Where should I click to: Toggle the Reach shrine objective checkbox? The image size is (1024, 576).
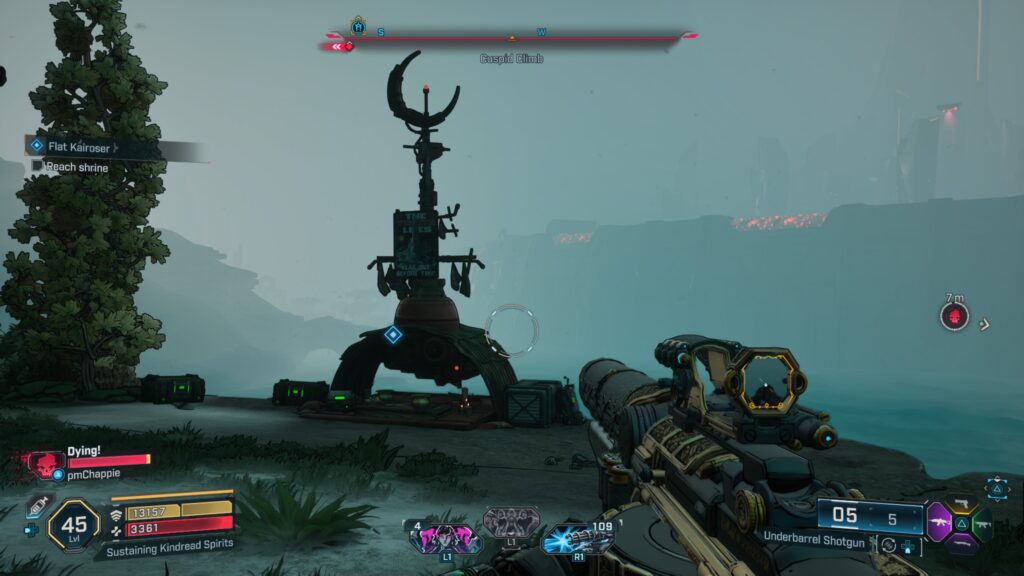[x=37, y=166]
